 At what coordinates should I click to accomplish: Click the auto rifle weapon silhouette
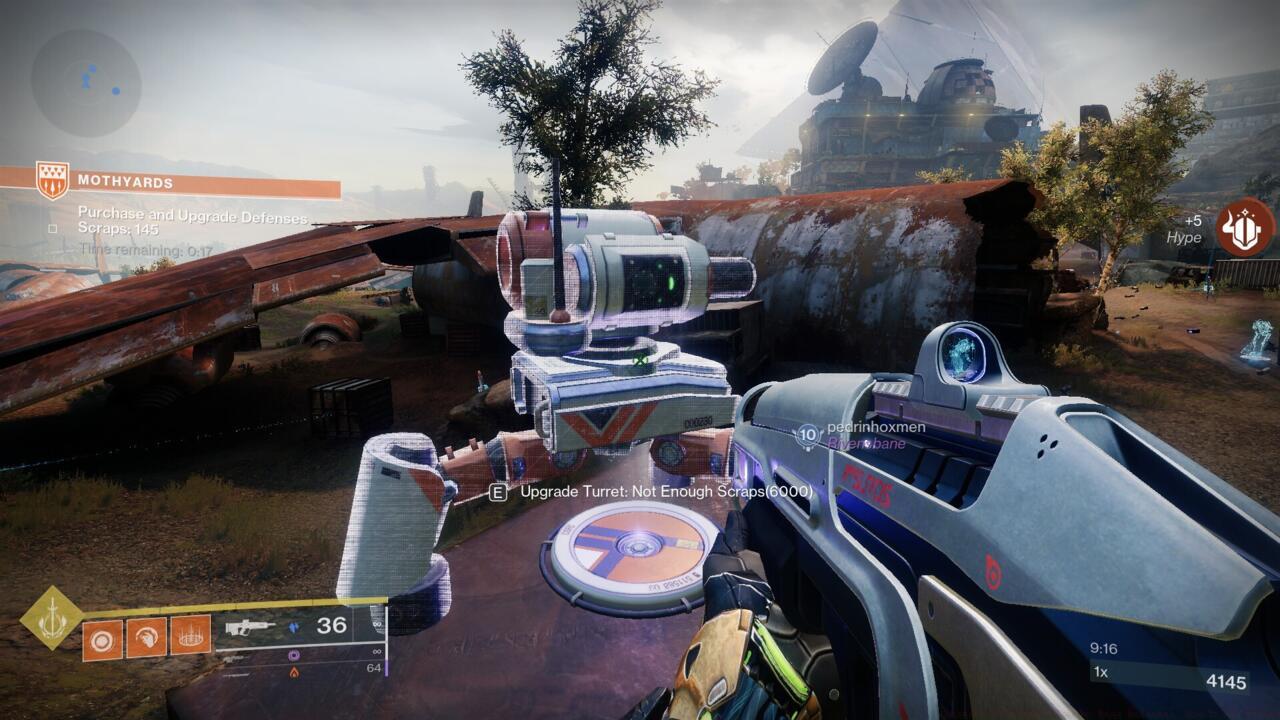251,627
